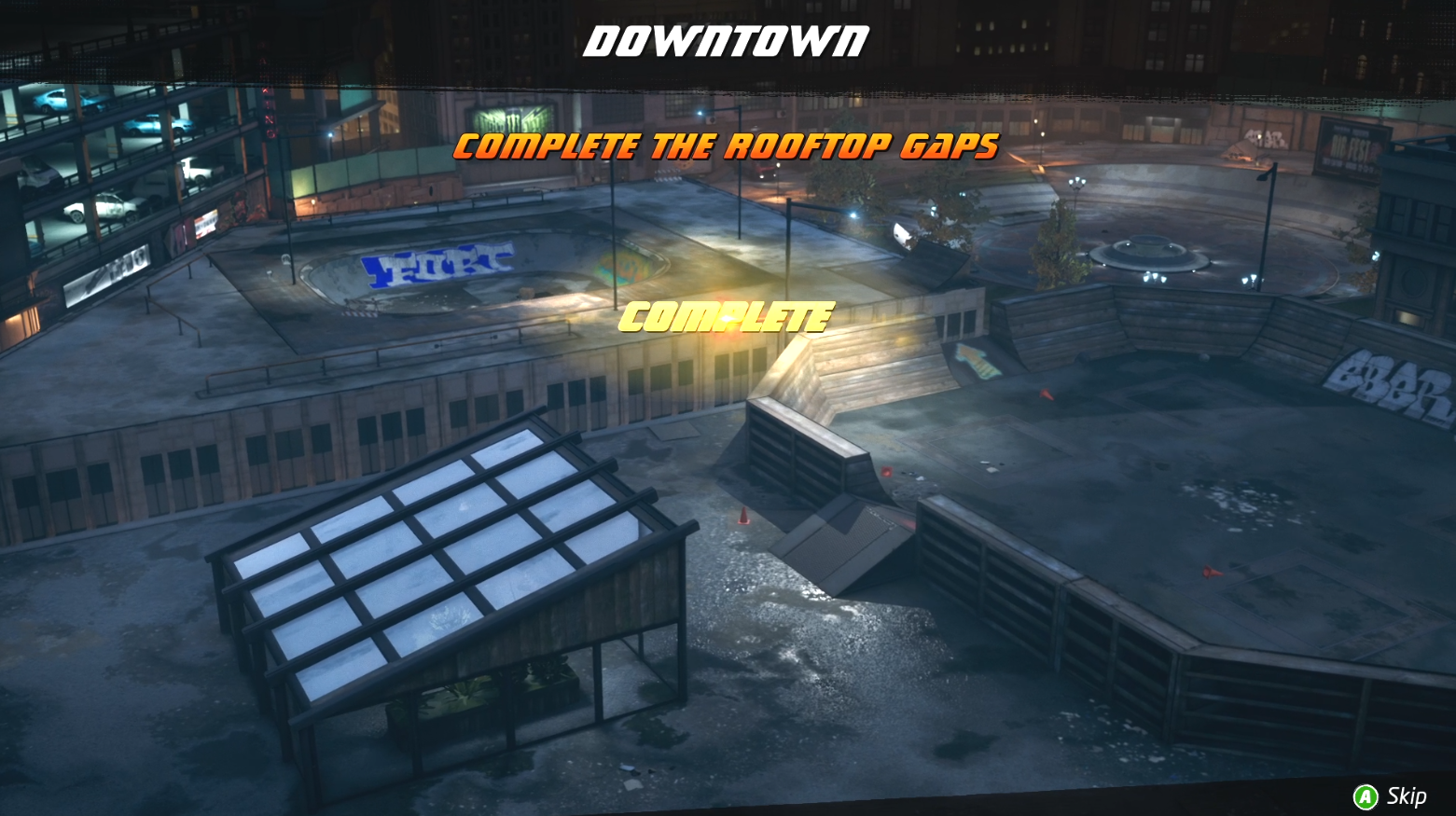This screenshot has width=1456, height=816.
Task: Click the COMPLETE THE ROOFTOP GAPS objective text
Action: click(726, 146)
